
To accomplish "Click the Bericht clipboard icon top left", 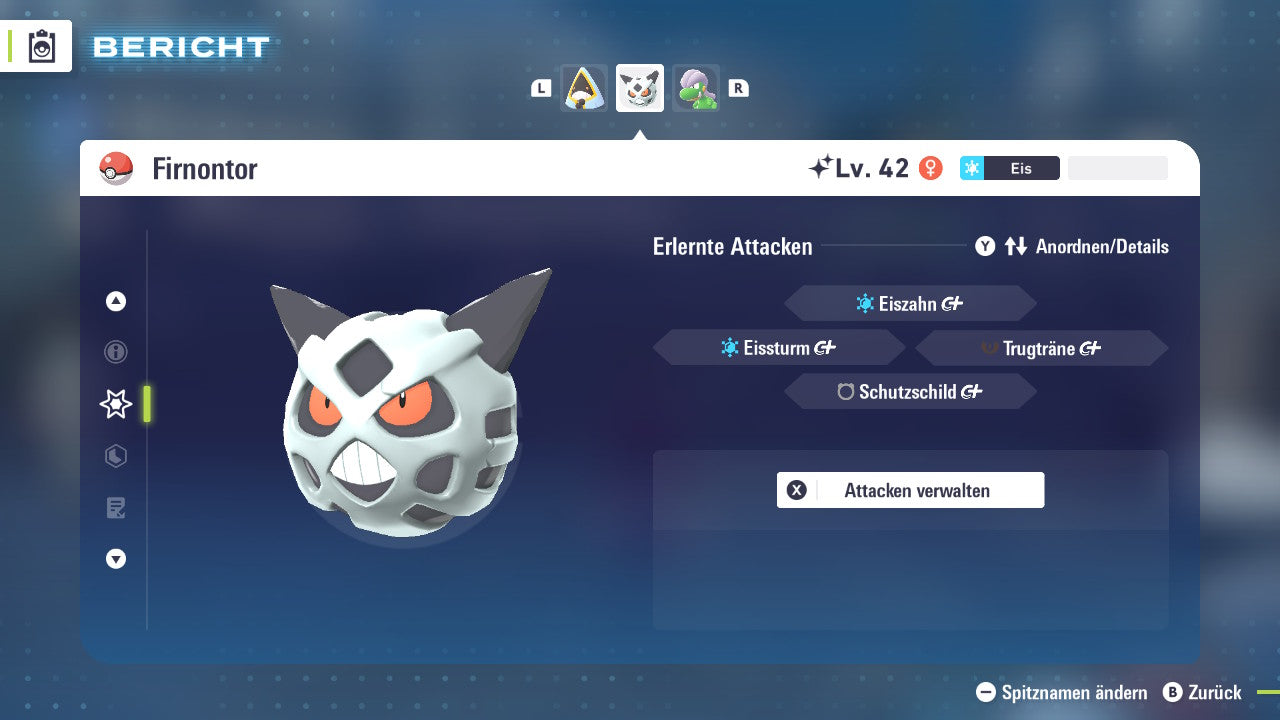I will pos(40,45).
